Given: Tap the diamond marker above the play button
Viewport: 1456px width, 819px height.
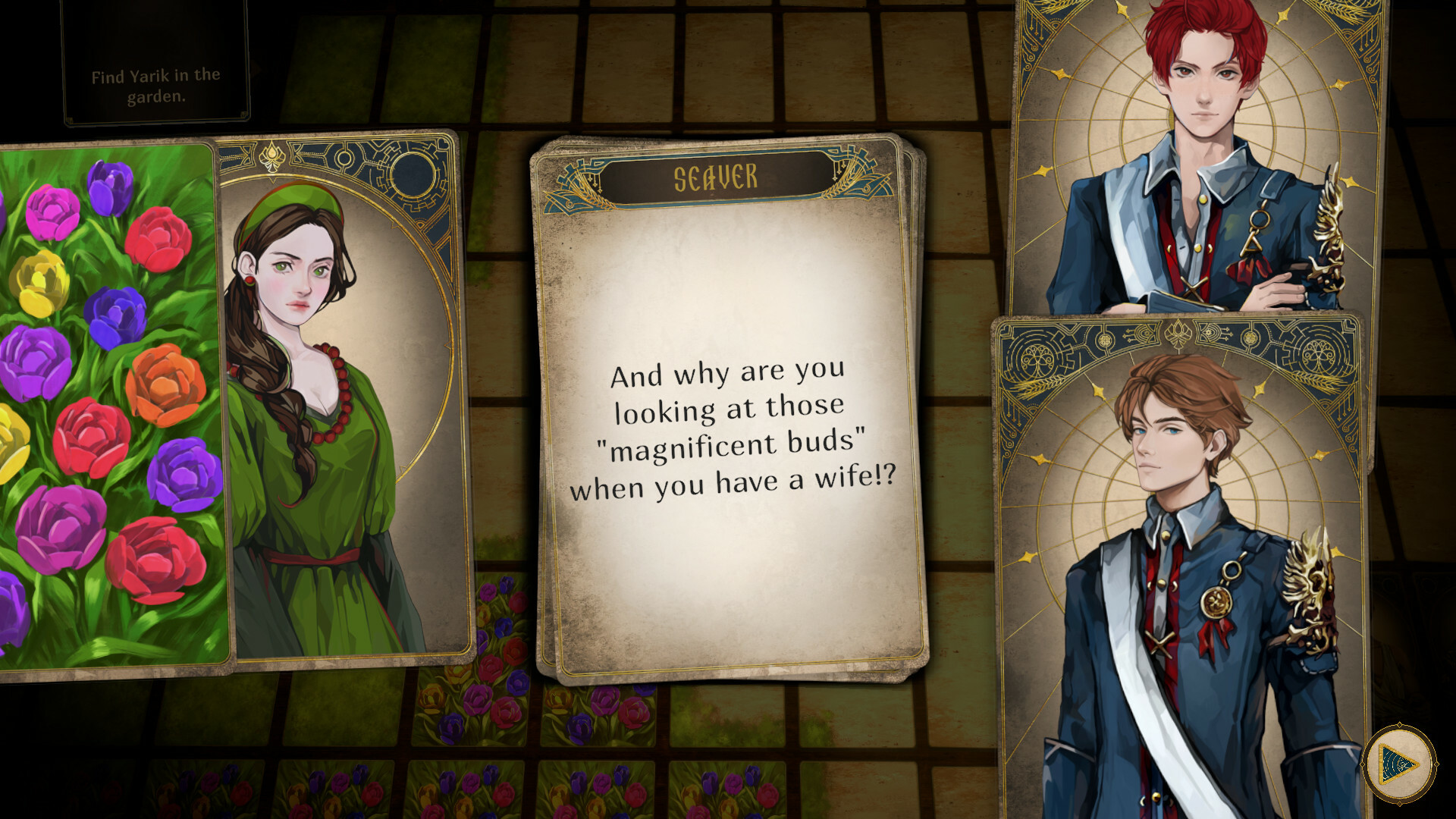Looking at the screenshot, I should coord(1399,724).
